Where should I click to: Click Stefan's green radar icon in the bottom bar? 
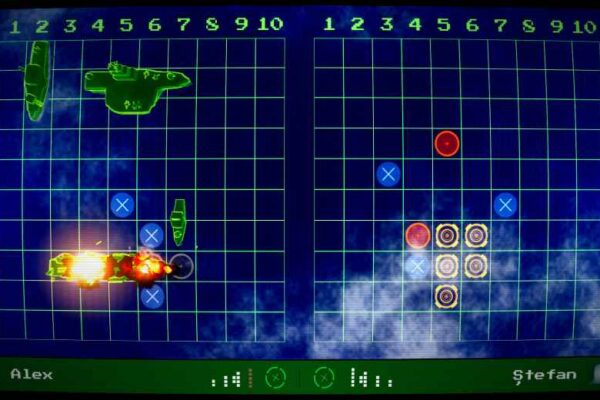tap(325, 378)
